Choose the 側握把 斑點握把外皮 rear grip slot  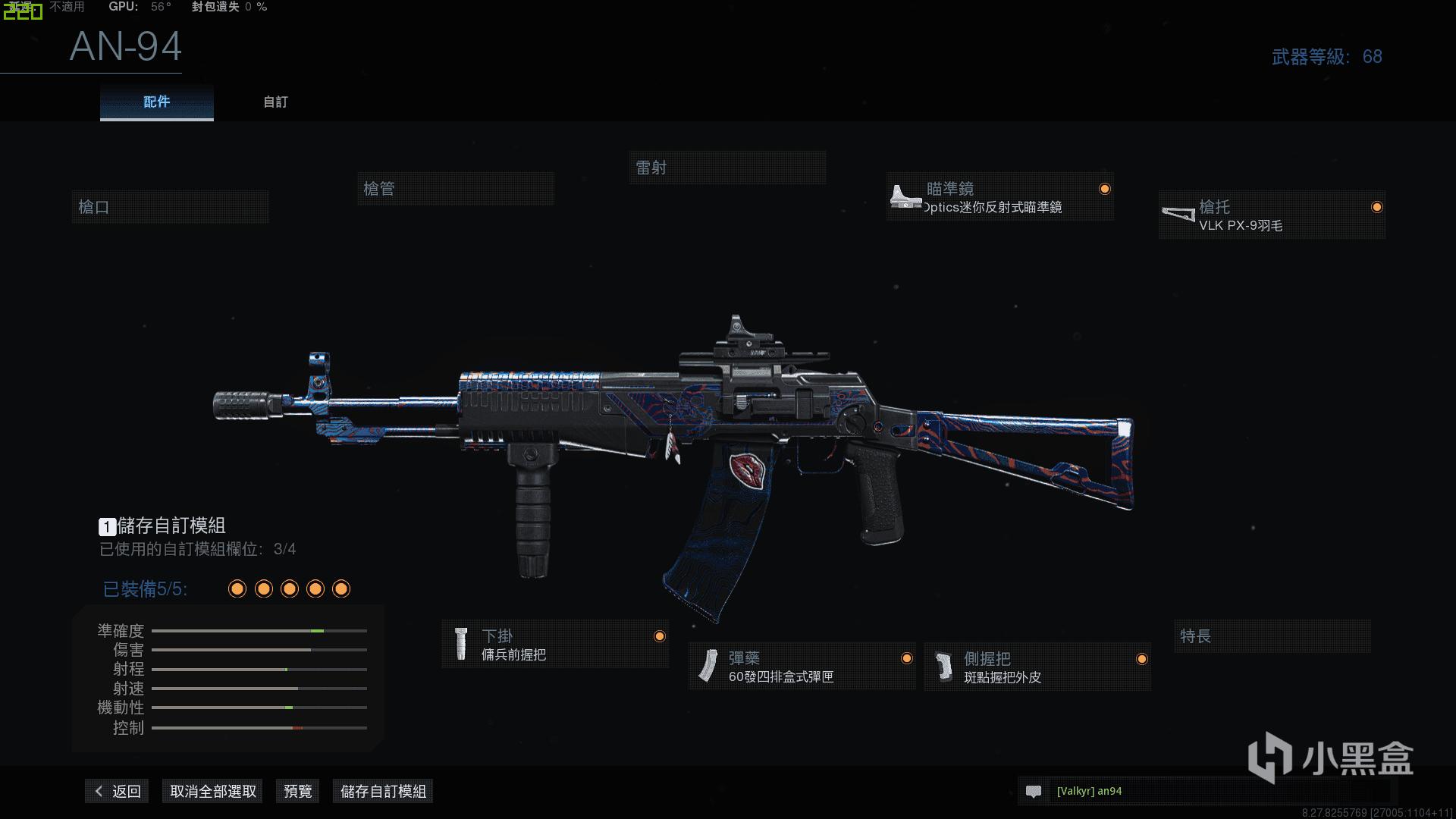(x=1037, y=667)
